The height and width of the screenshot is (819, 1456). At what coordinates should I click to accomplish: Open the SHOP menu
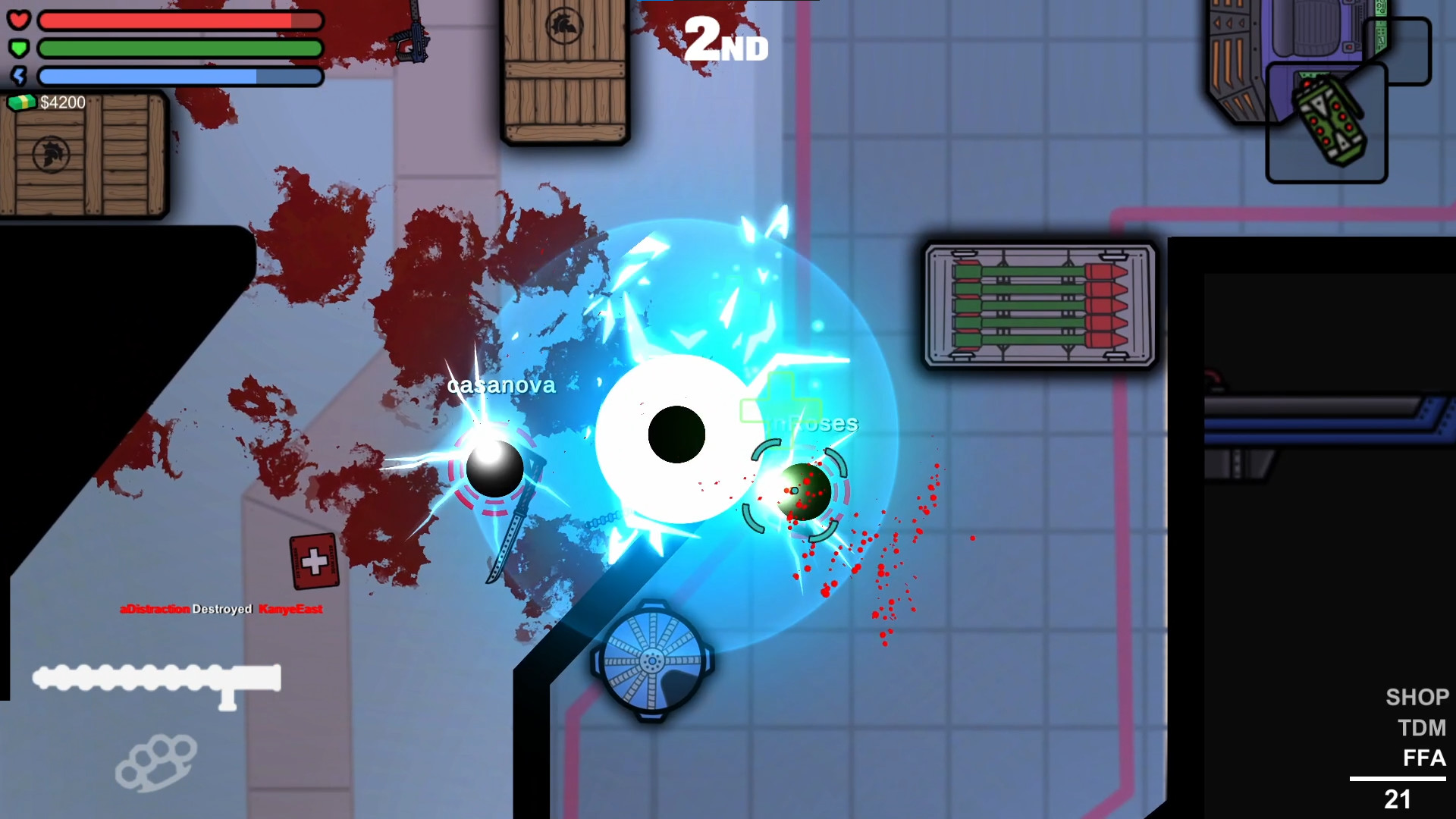(1417, 697)
